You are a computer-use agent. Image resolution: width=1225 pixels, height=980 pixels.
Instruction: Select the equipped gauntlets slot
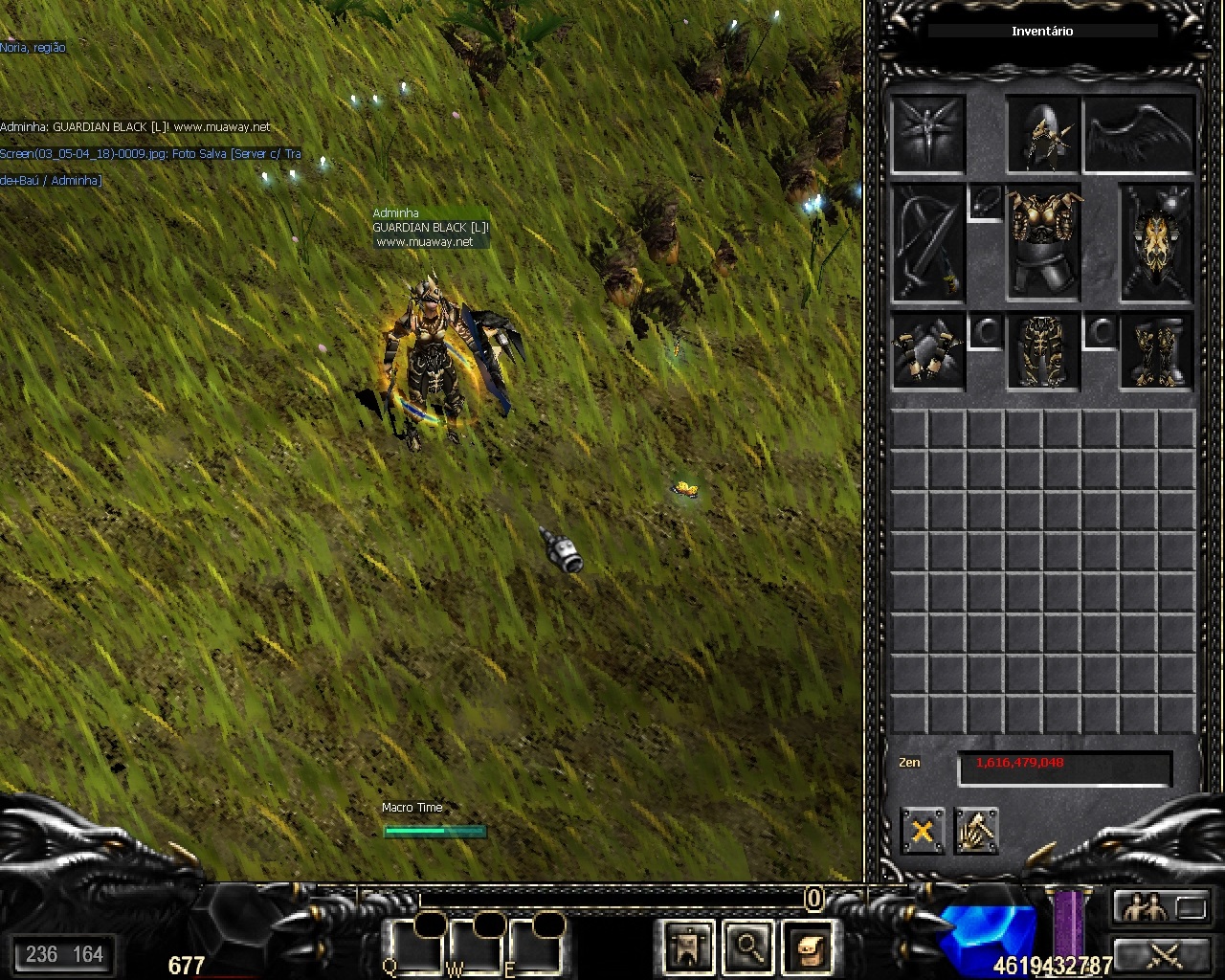coord(927,351)
